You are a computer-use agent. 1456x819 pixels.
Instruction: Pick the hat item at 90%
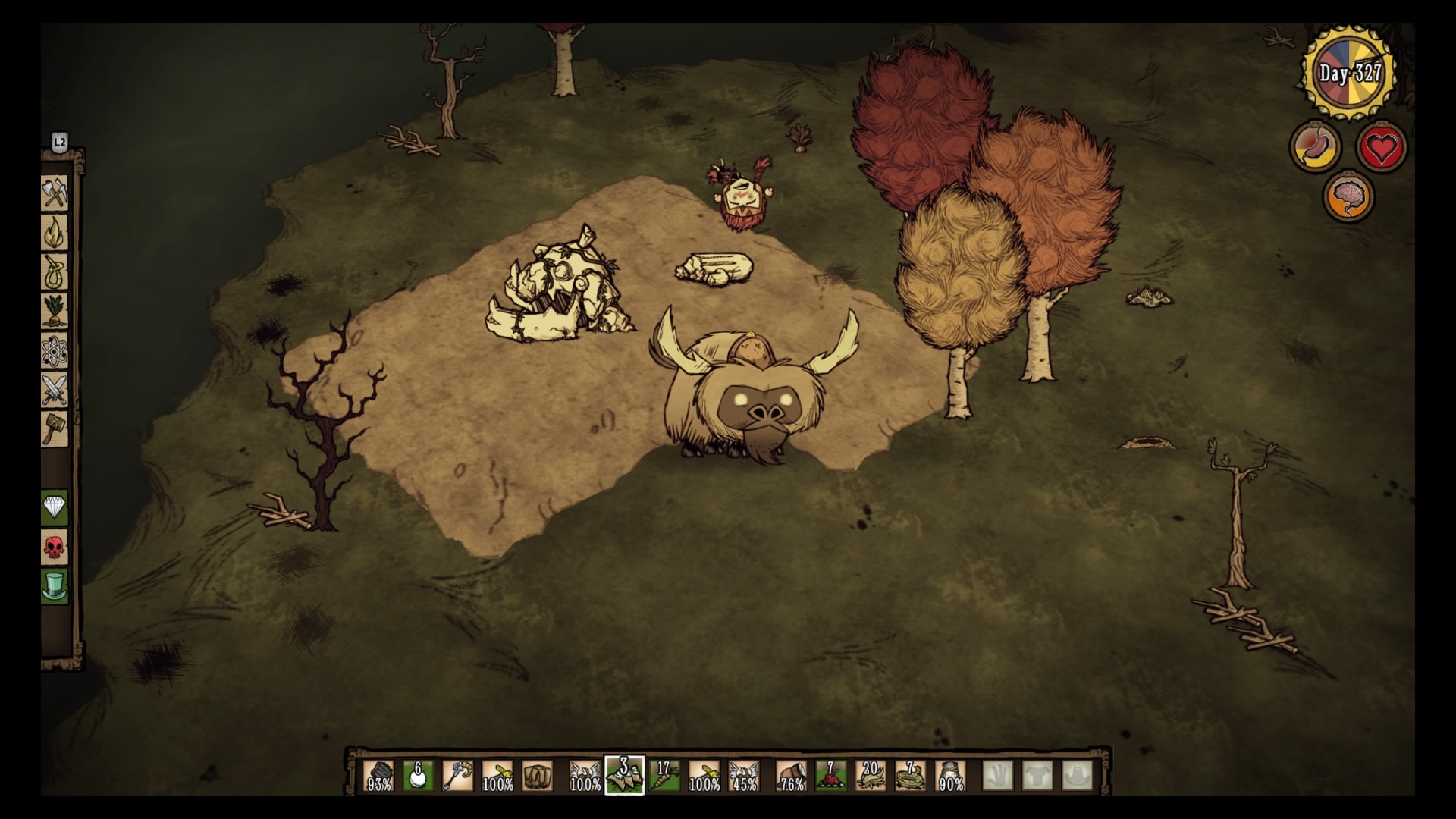pyautogui.click(x=950, y=776)
